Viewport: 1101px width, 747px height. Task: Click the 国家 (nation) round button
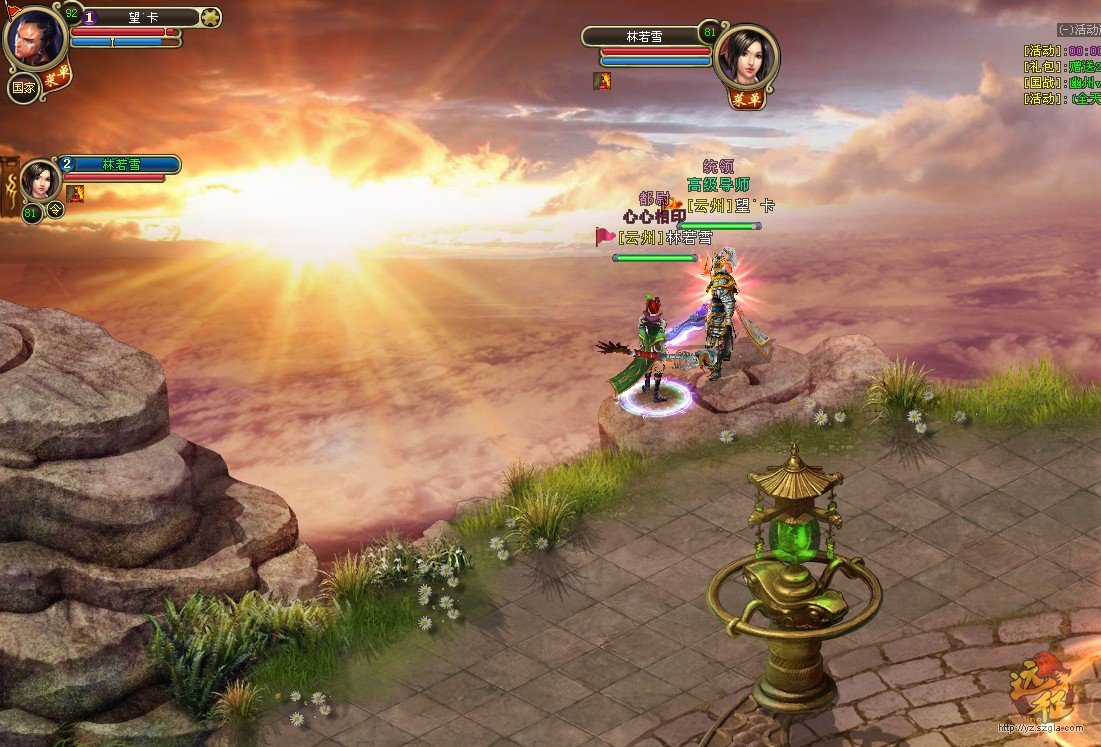point(22,87)
